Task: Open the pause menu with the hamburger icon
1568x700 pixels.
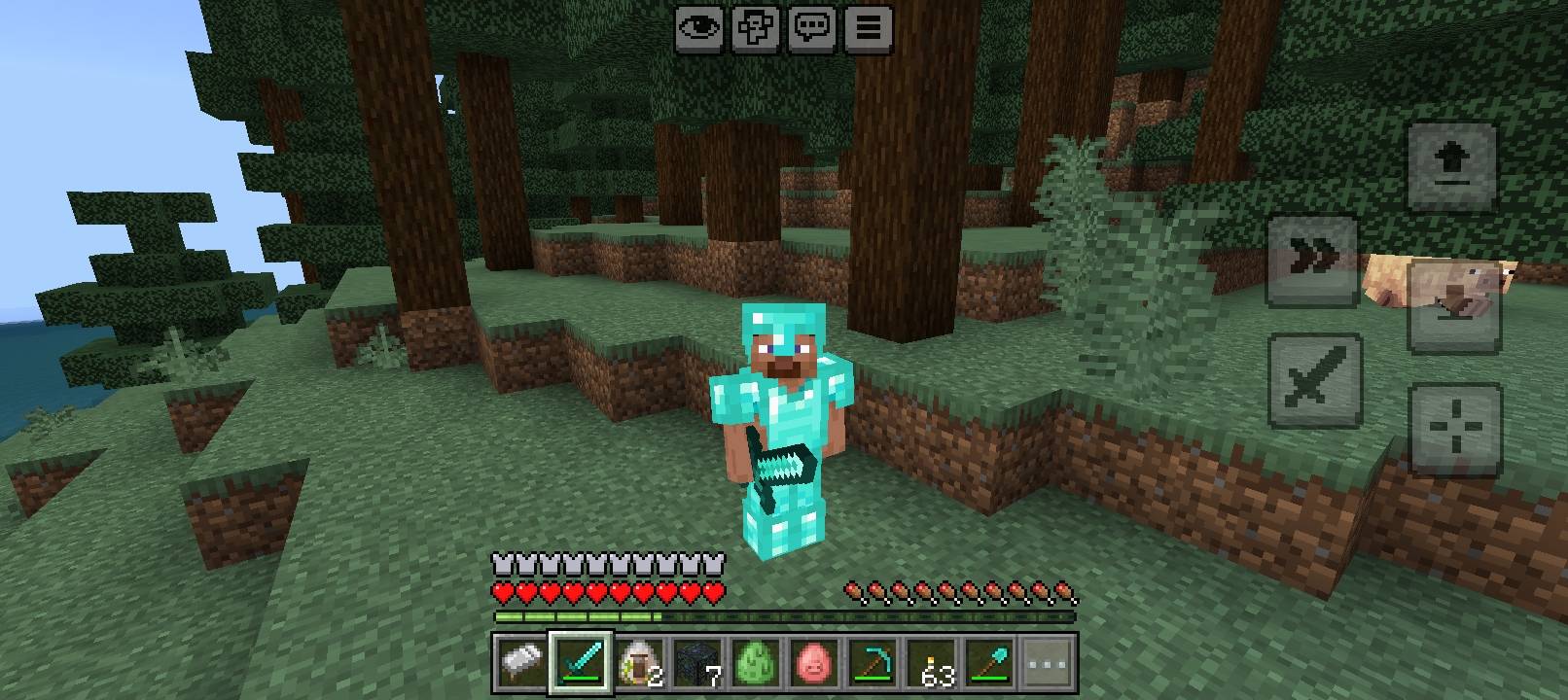Action: point(869,28)
